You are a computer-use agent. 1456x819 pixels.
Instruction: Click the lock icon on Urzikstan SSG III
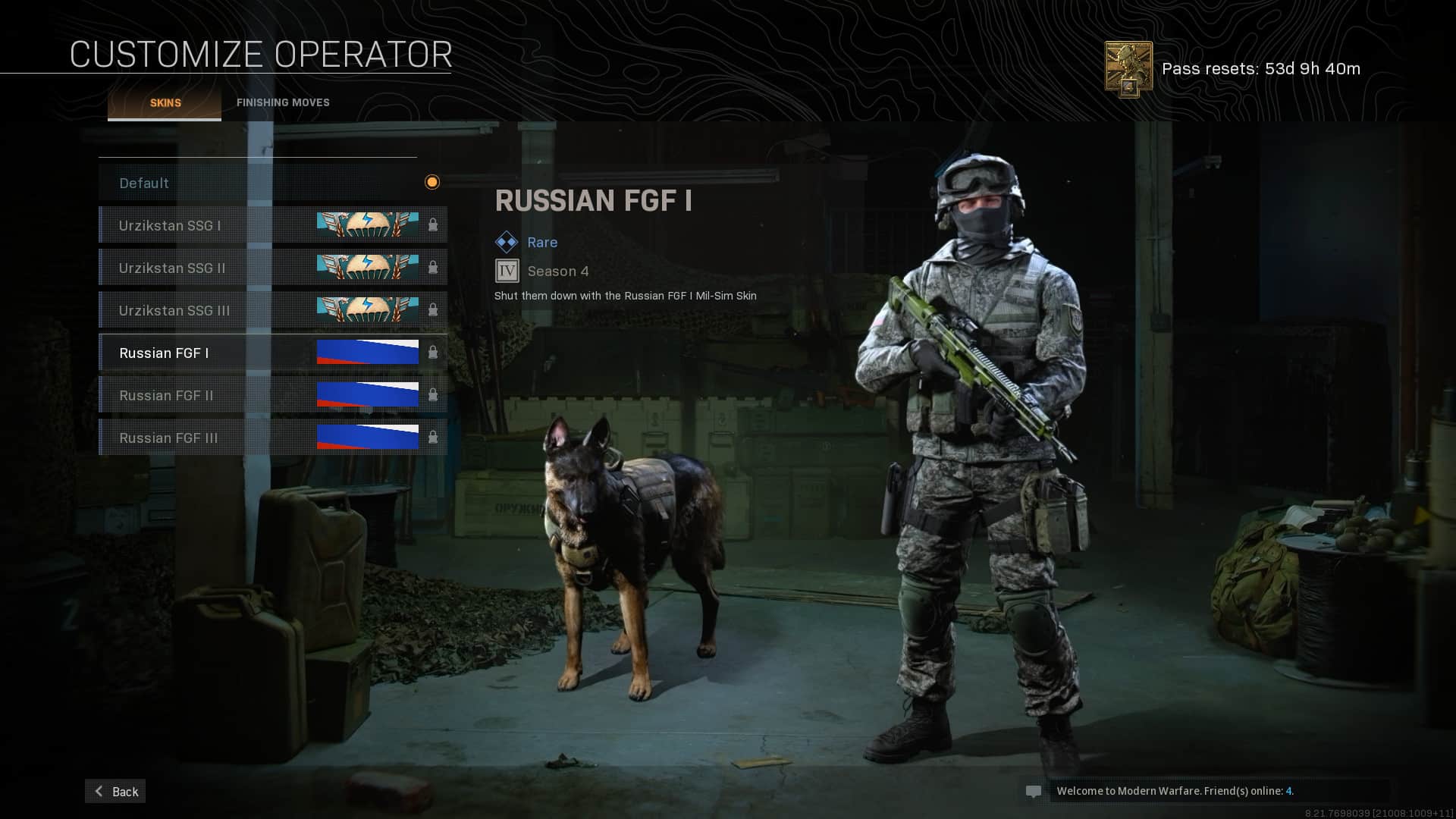[434, 309]
